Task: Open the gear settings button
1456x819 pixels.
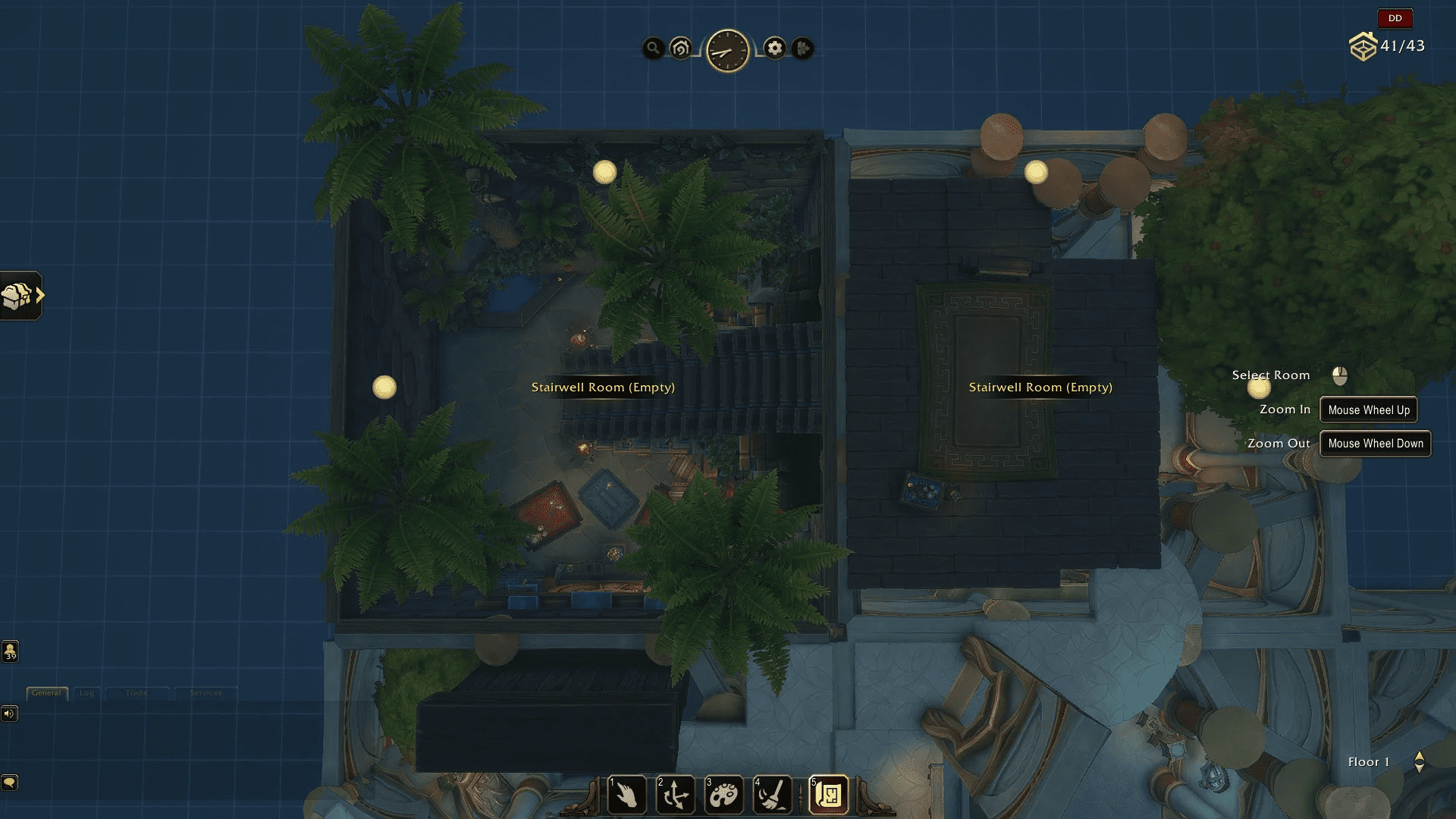Action: [x=774, y=49]
